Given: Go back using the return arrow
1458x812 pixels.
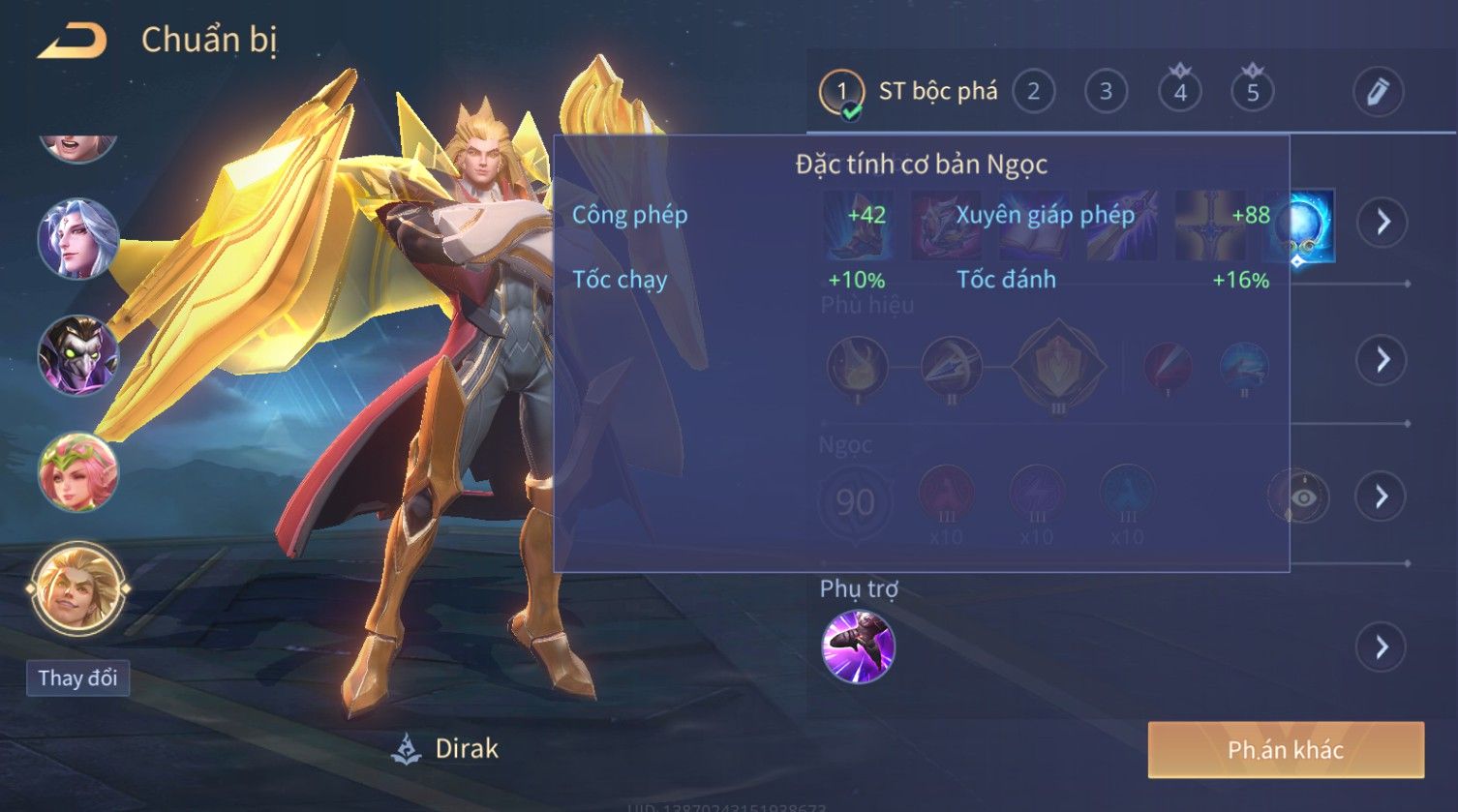Looking at the screenshot, I should pos(73,42).
